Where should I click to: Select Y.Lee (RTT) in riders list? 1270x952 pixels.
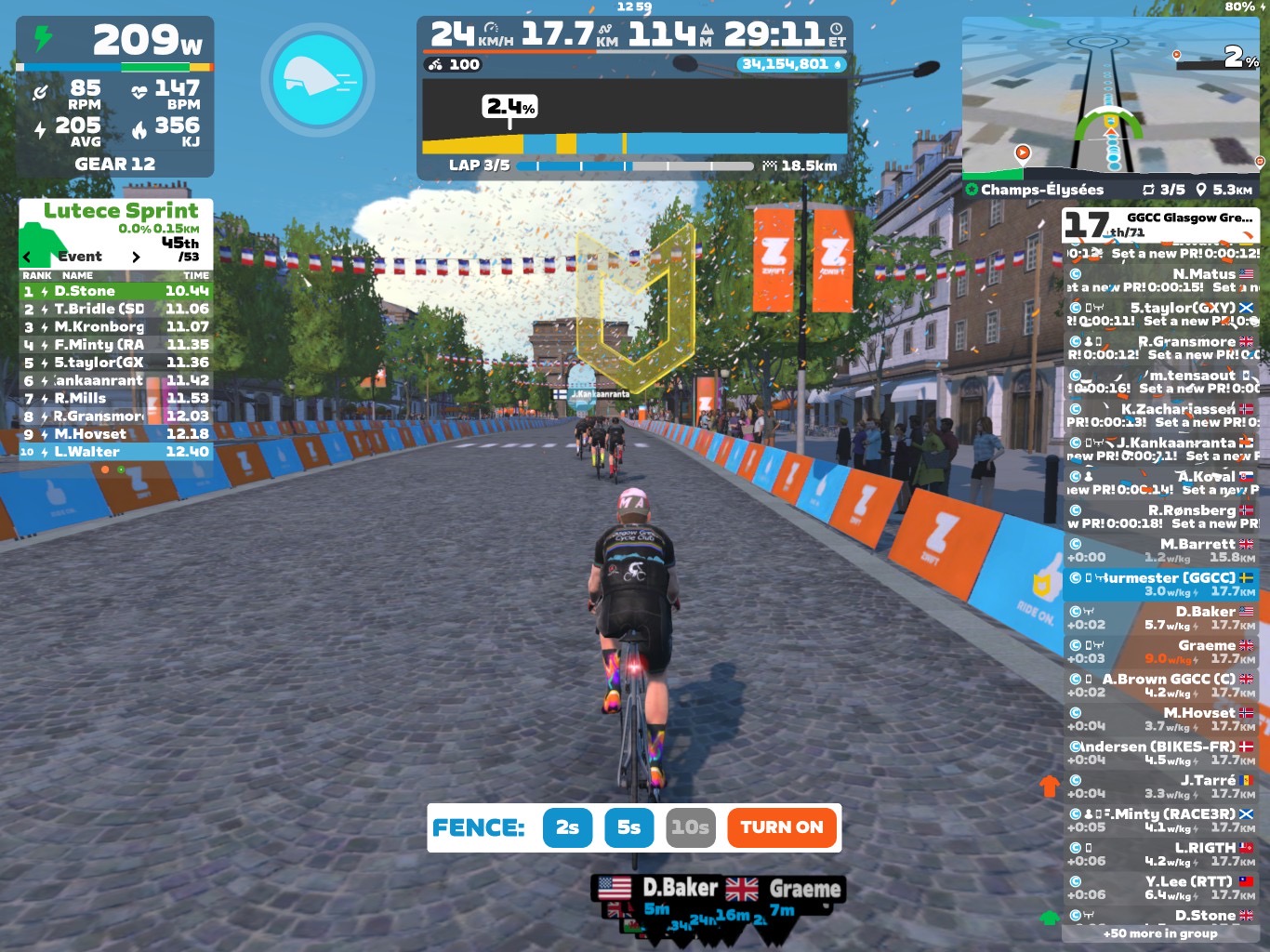(1160, 888)
